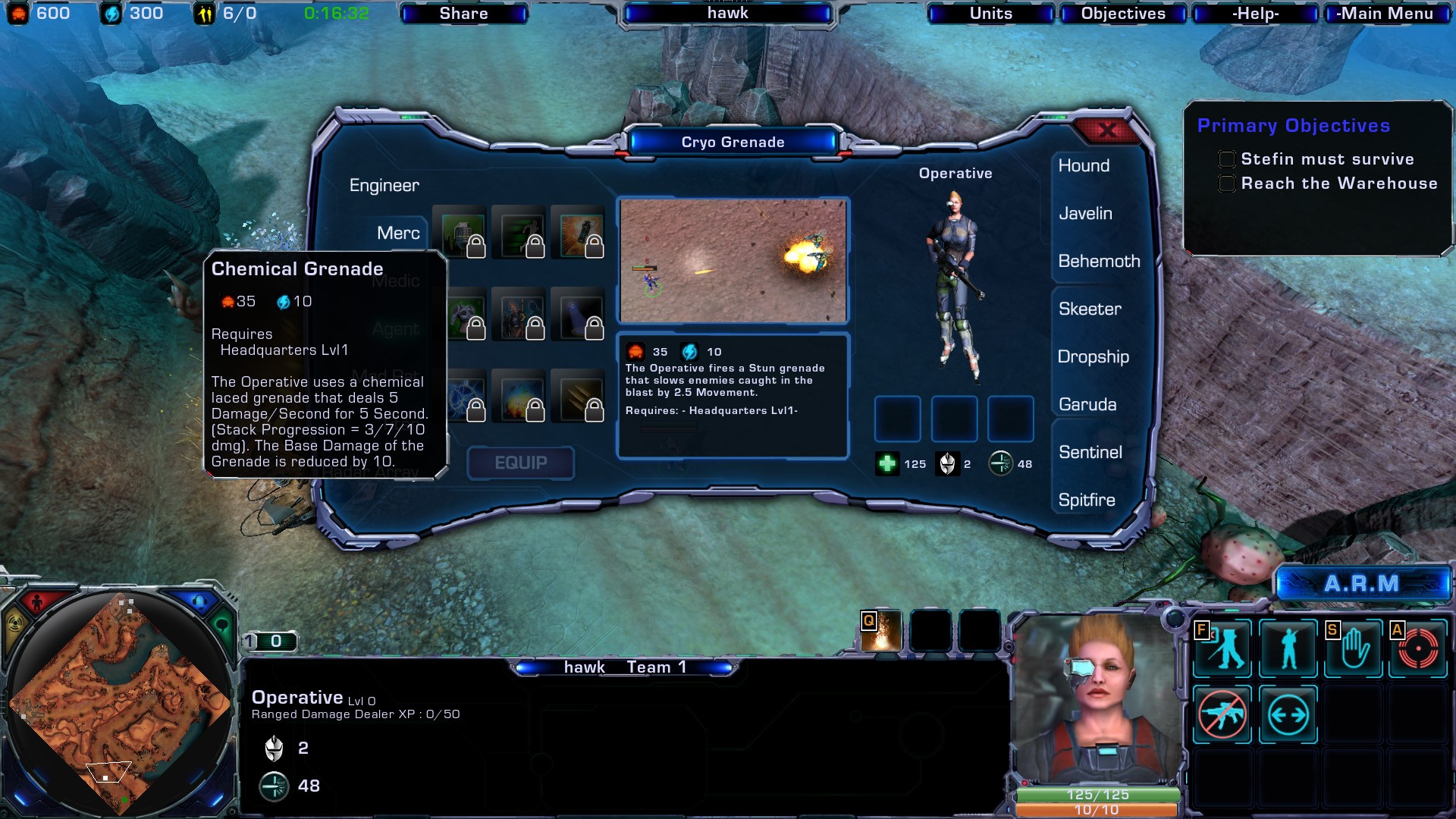
Task: Open the A.R.M panel
Action: (1361, 584)
